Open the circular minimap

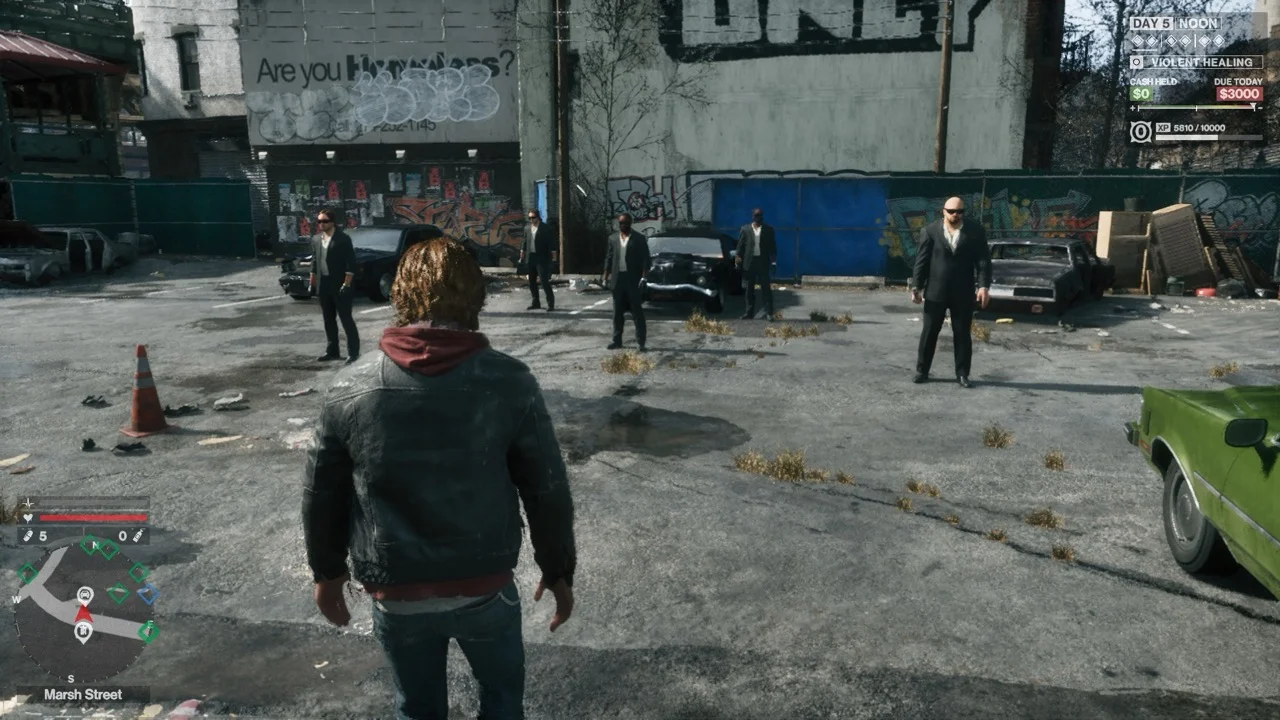(85, 609)
